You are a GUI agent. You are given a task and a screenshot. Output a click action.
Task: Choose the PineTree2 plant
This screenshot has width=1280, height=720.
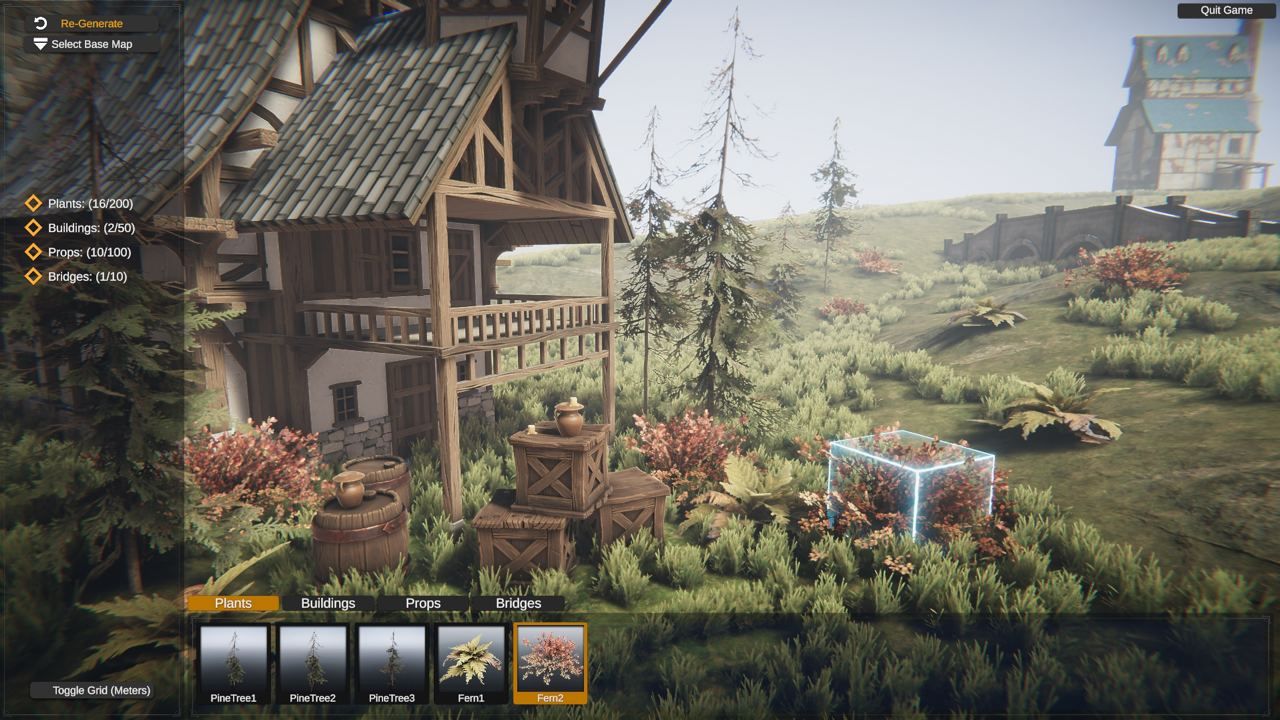312,664
